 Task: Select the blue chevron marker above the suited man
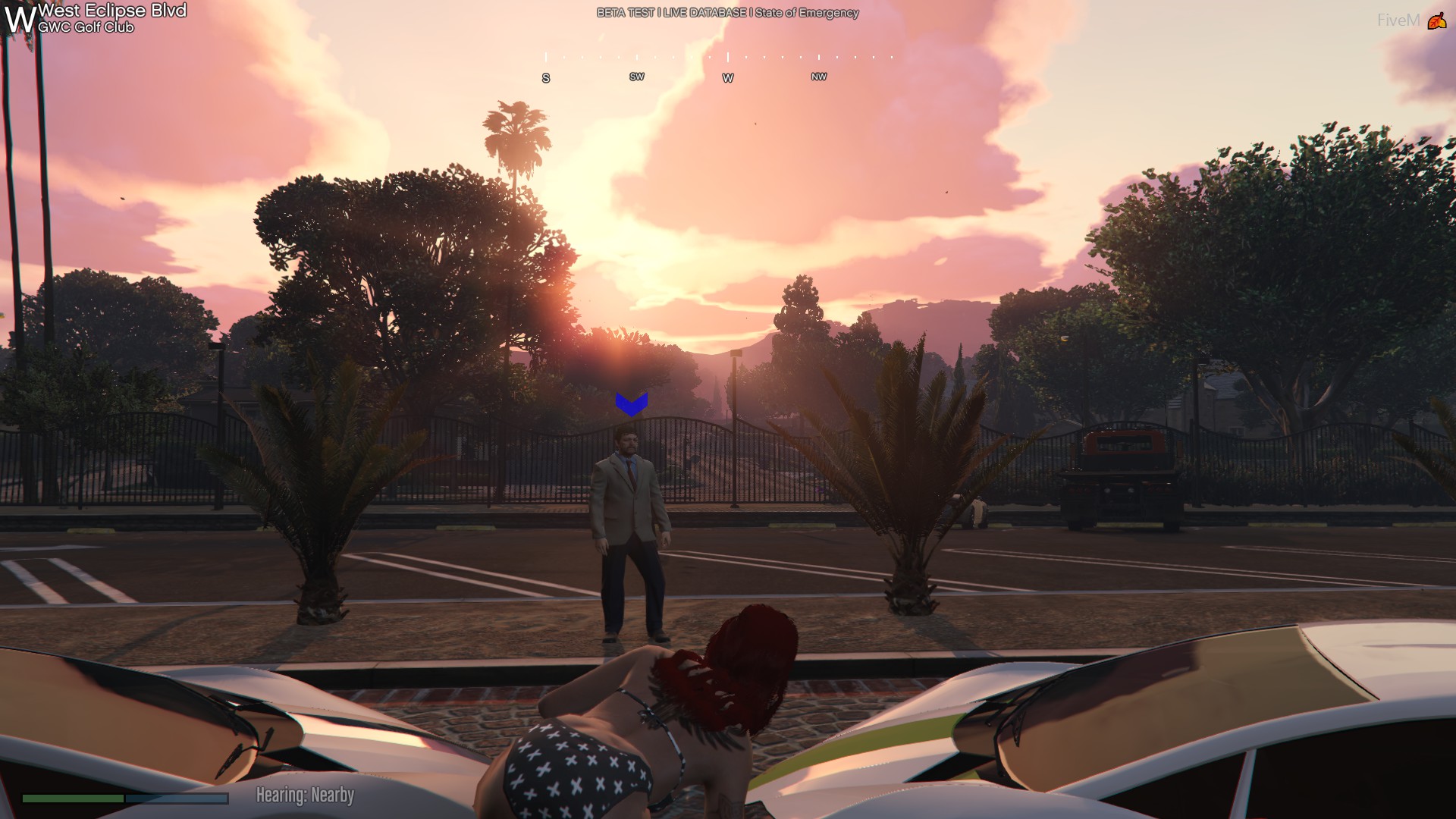pyautogui.click(x=631, y=403)
